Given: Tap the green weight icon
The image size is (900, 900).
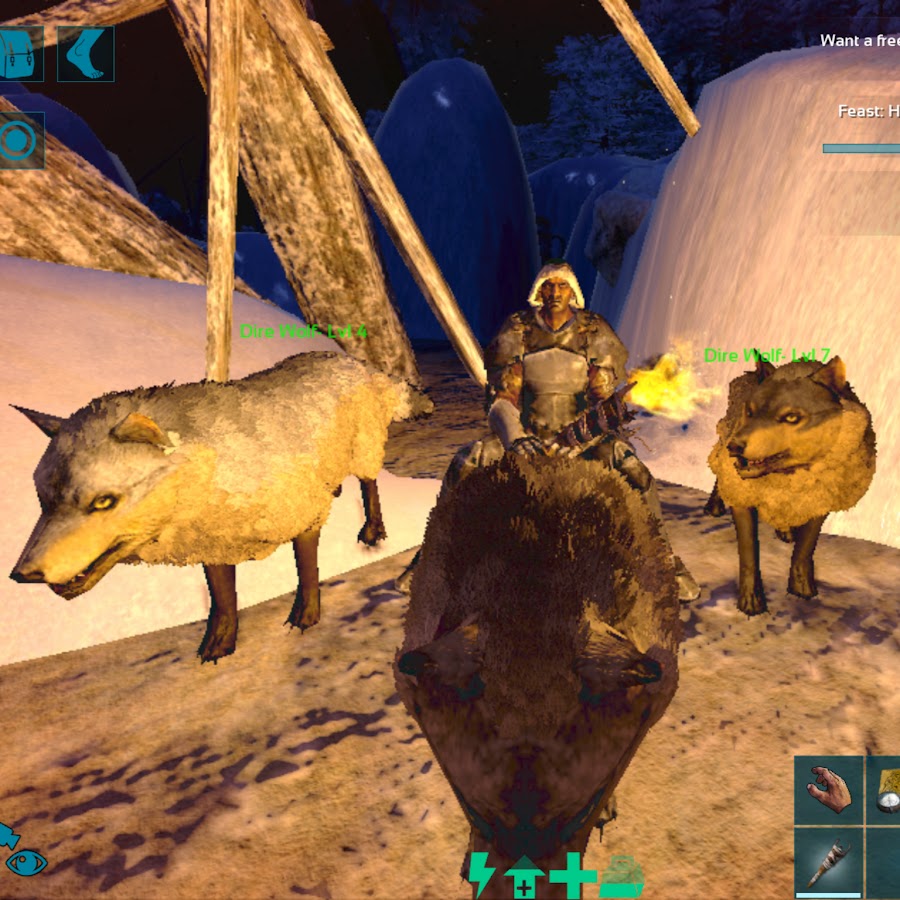Looking at the screenshot, I should 622,877.
